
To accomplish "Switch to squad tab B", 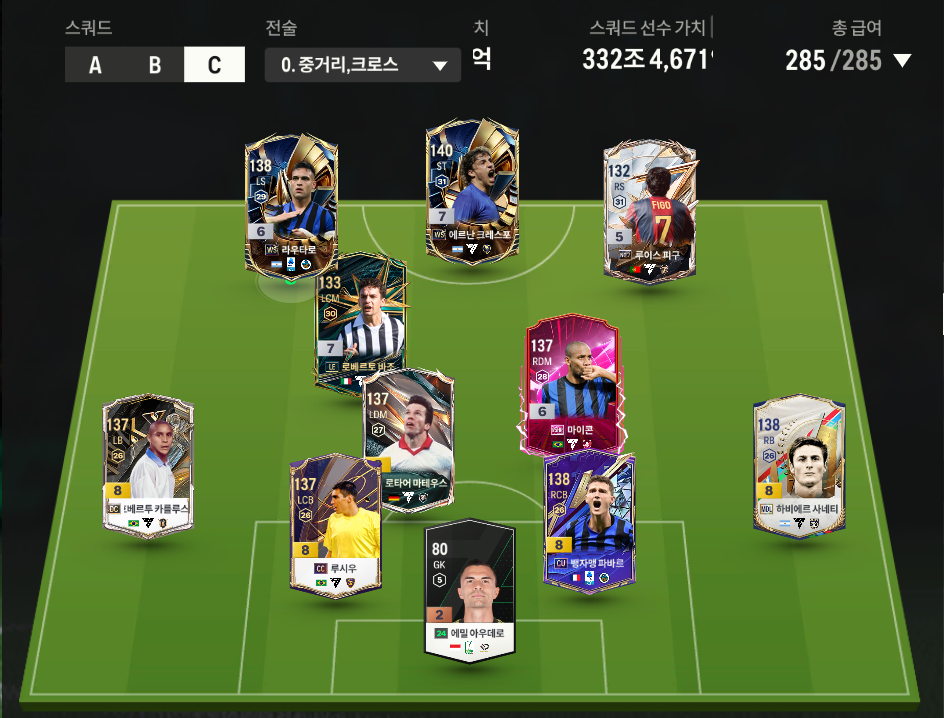I will point(155,65).
